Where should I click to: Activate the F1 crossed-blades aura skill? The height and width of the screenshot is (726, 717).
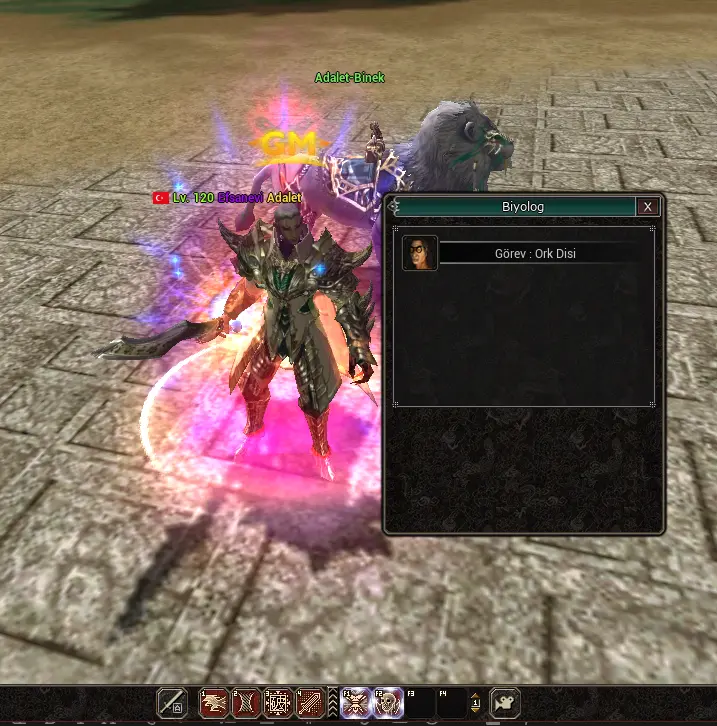coord(356,703)
